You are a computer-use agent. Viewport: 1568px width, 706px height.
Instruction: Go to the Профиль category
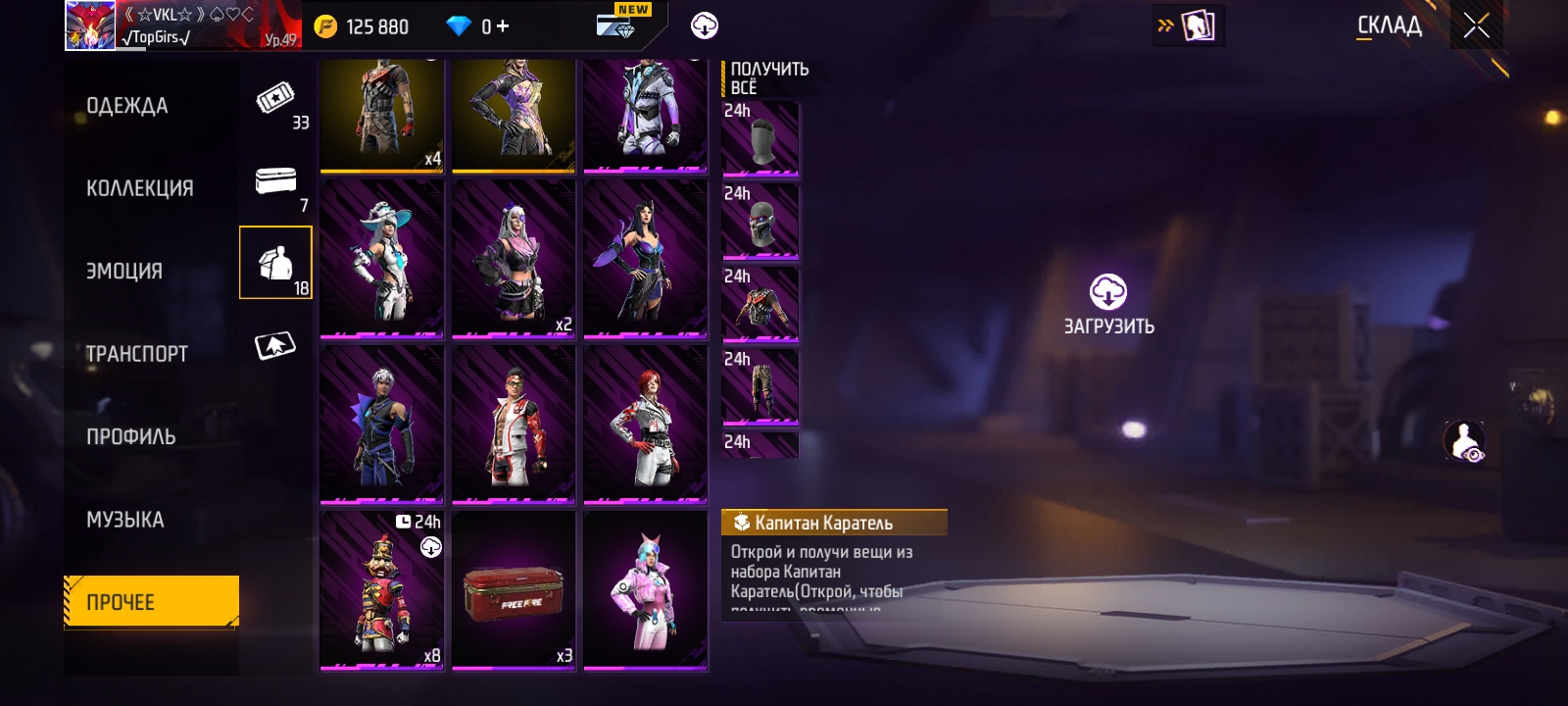[x=130, y=437]
